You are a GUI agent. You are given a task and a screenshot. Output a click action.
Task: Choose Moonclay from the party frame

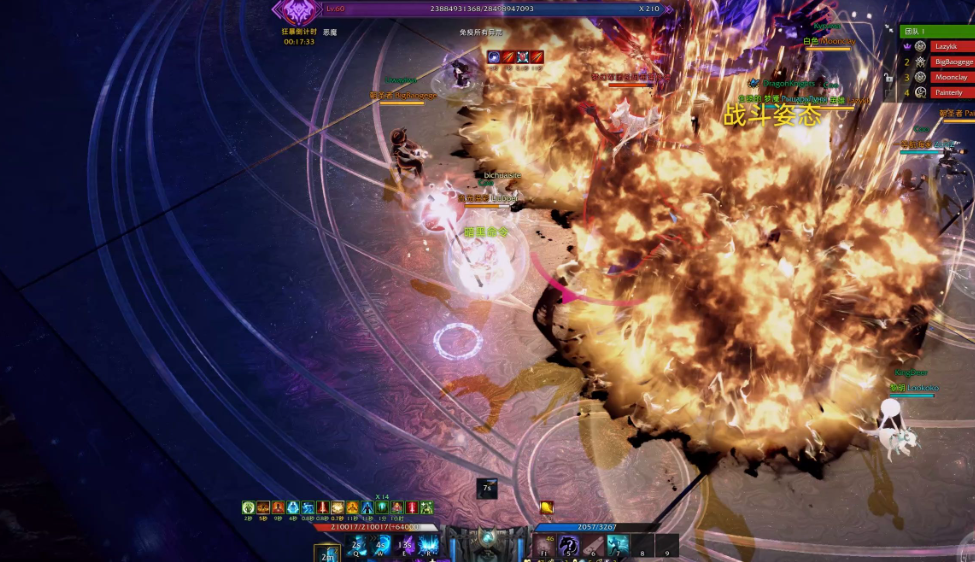point(950,77)
